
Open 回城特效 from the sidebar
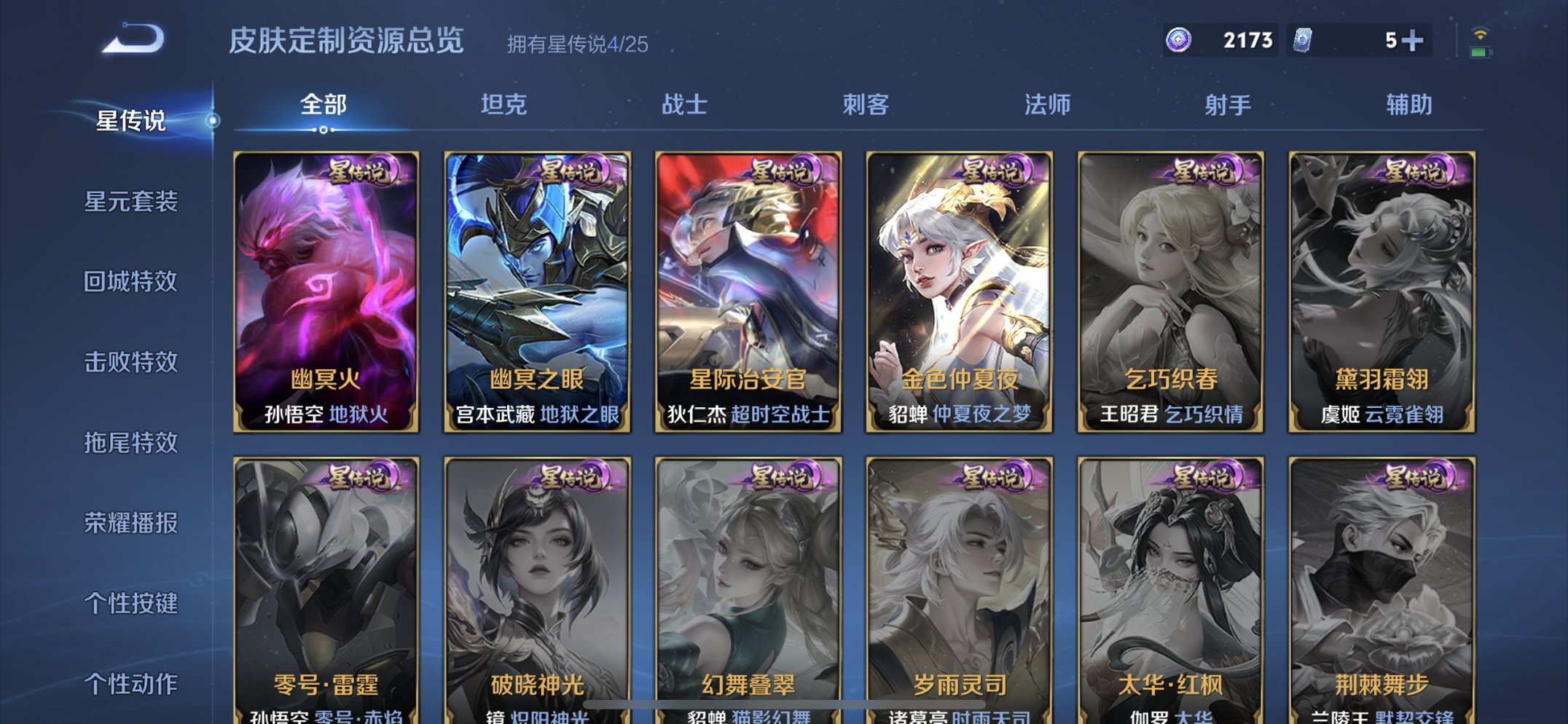[x=133, y=283]
